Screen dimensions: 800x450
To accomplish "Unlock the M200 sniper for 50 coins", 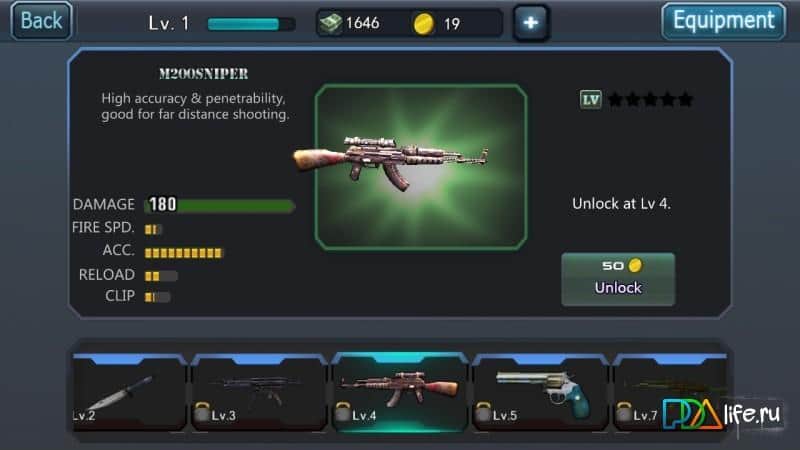I will (617, 278).
